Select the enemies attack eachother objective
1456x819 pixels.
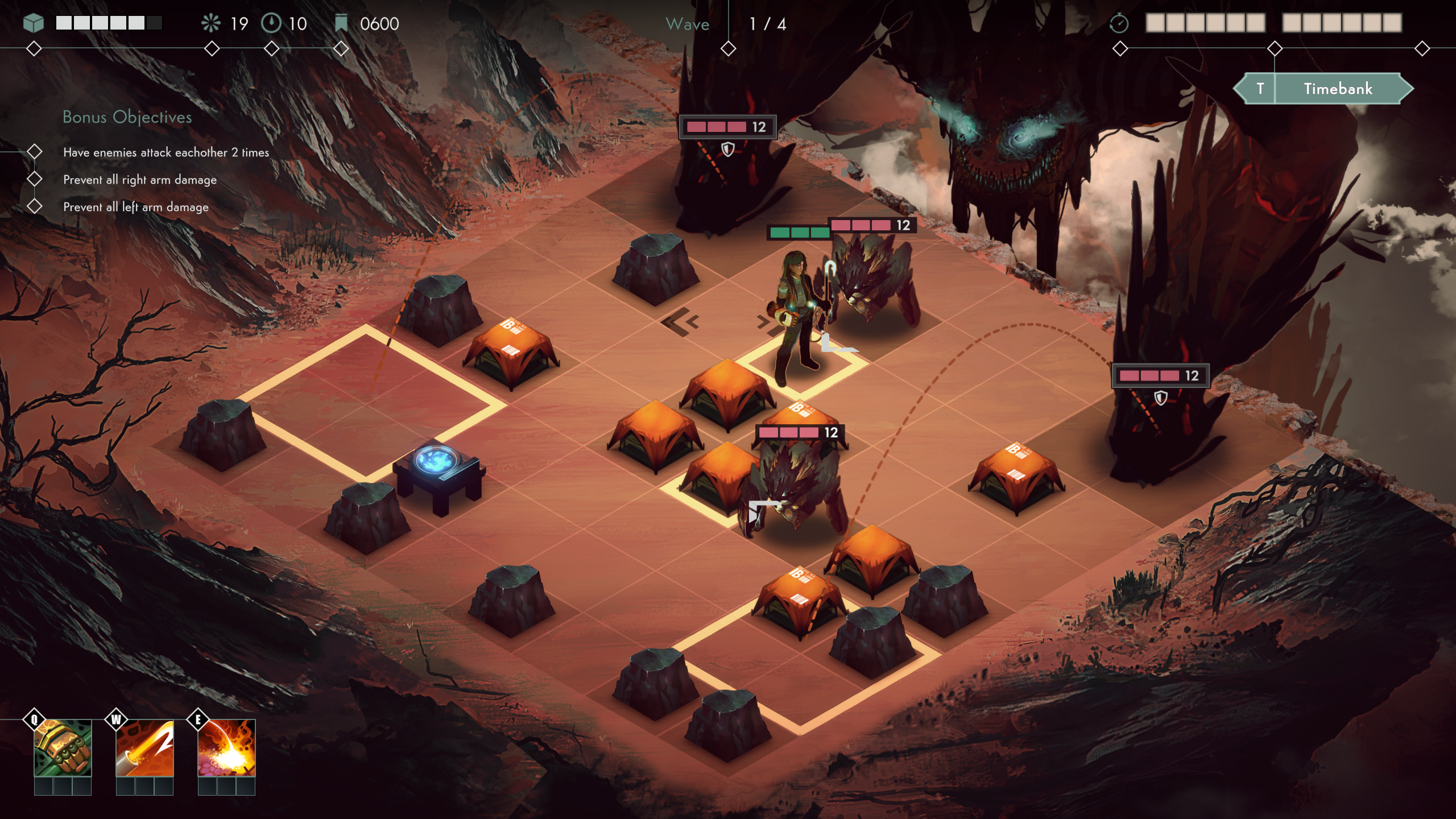[x=166, y=152]
